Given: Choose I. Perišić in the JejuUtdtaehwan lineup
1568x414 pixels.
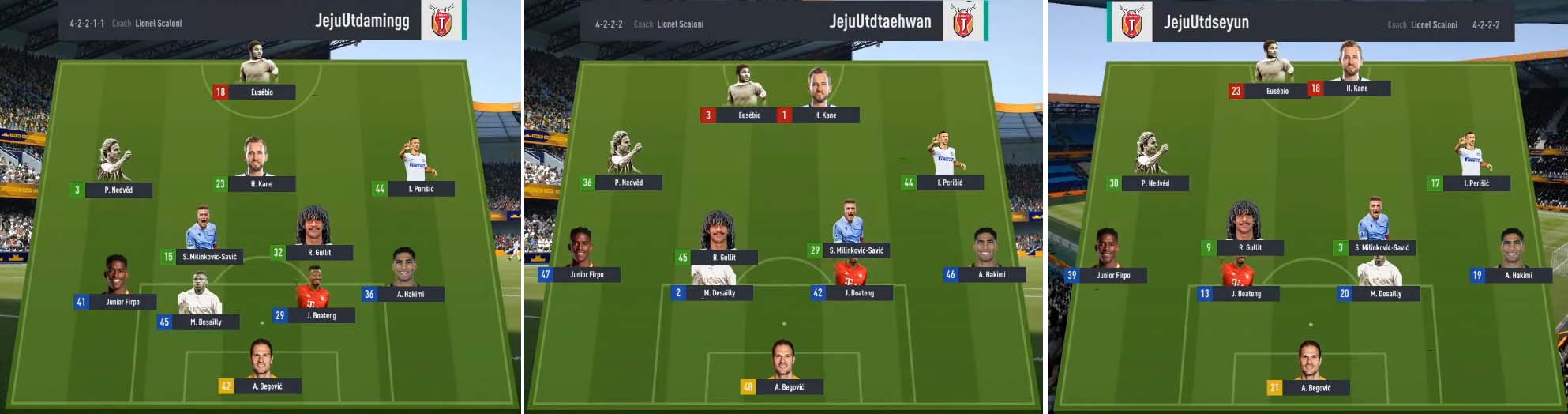Looking at the screenshot, I should (950, 183).
